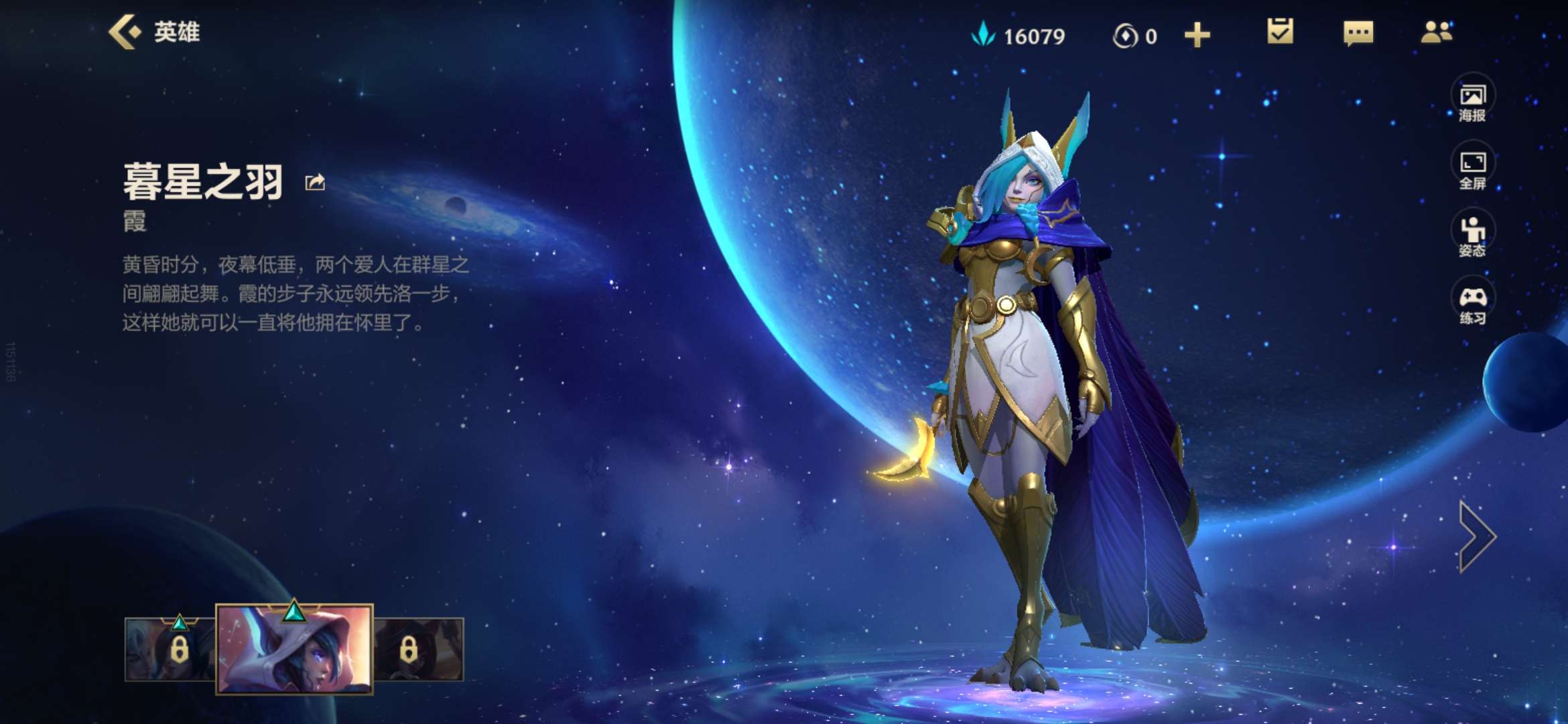Go to the next hero with the right arrow

[x=1476, y=536]
